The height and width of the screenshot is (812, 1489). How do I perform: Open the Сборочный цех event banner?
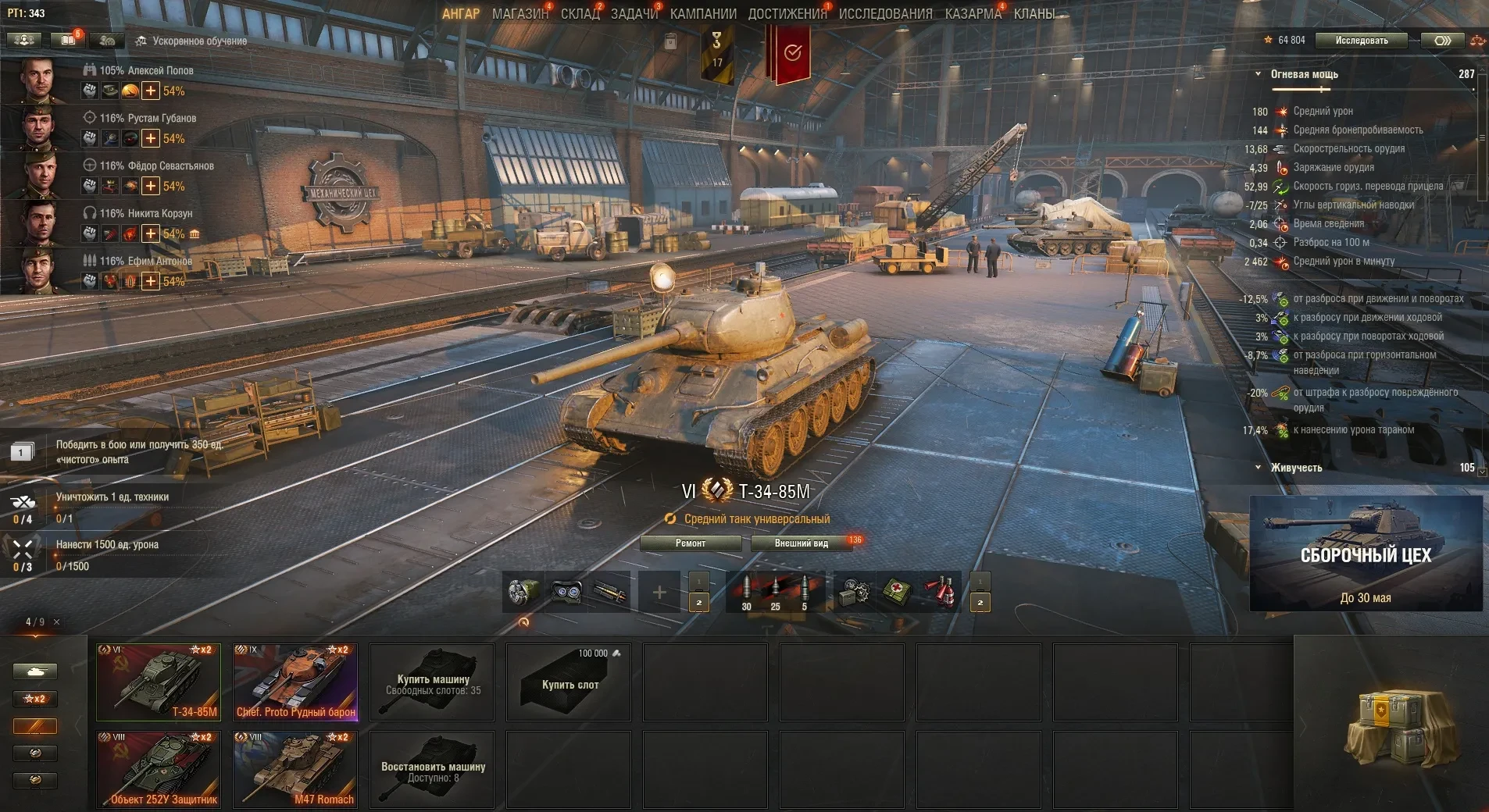tap(1366, 554)
